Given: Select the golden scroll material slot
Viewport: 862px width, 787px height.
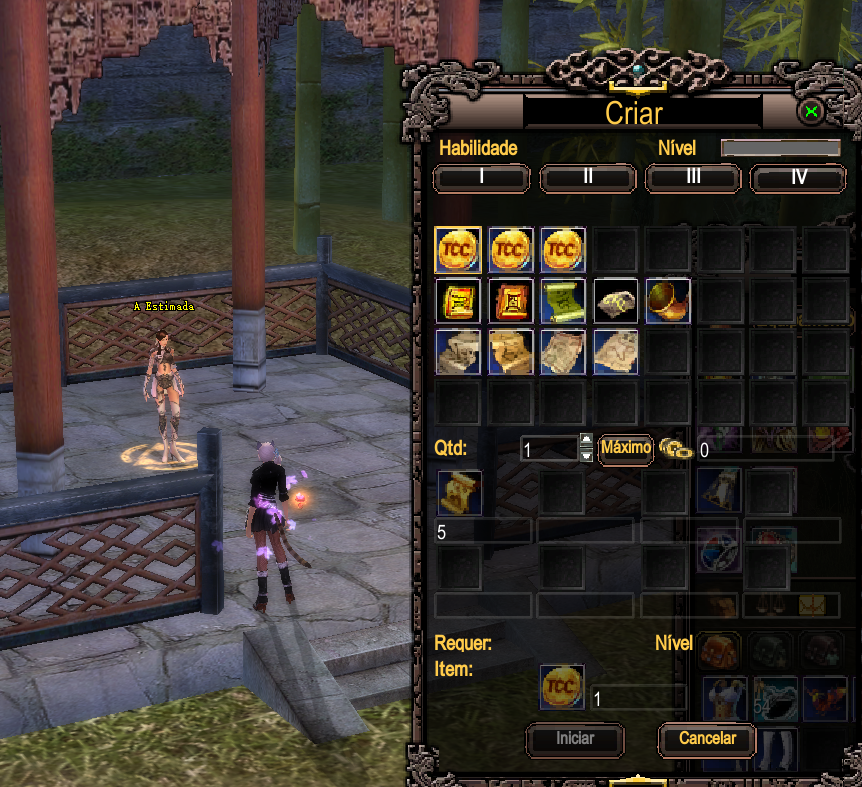Looking at the screenshot, I should [x=460, y=493].
